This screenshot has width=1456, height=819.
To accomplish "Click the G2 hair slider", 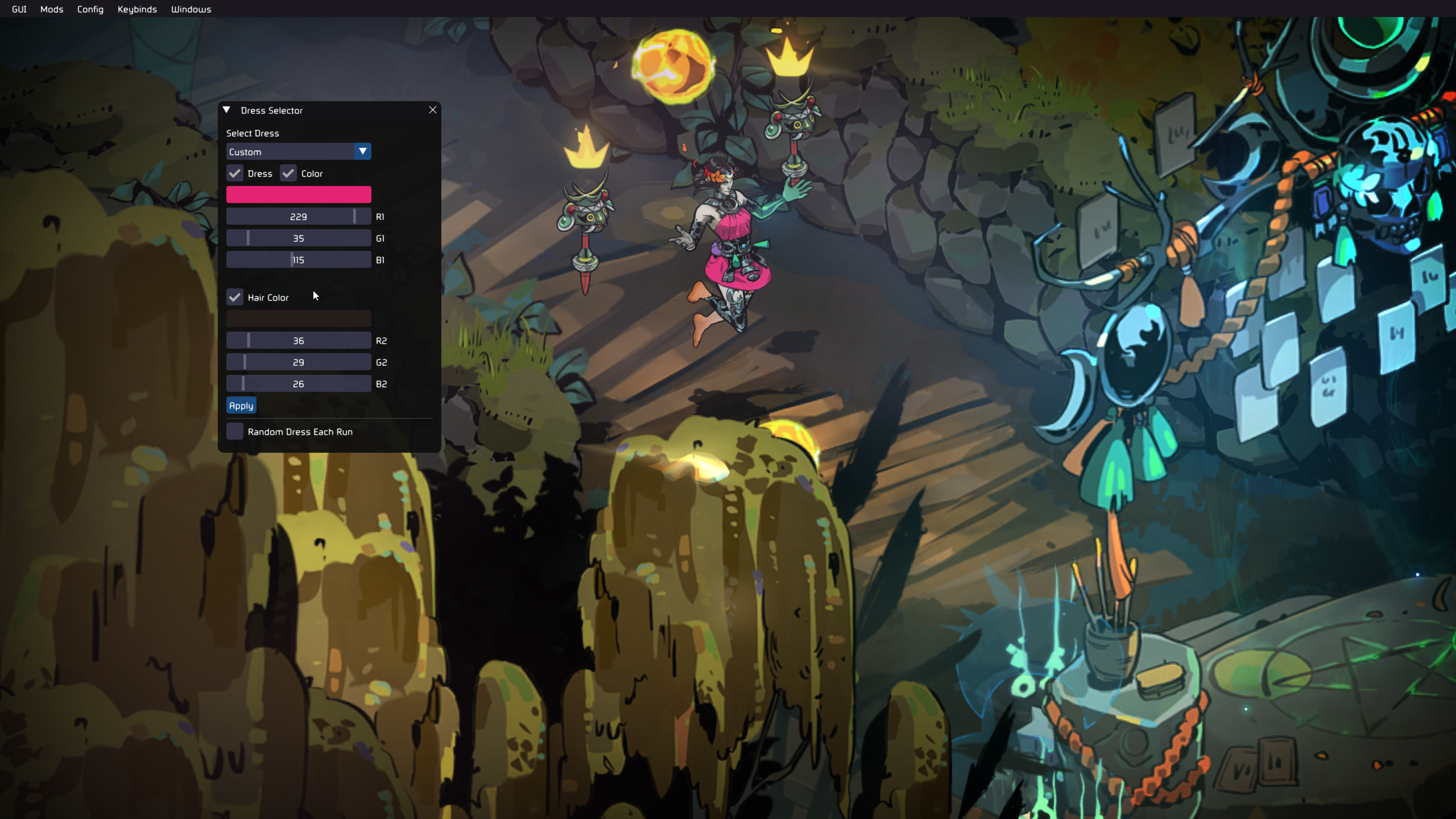I will click(x=299, y=362).
